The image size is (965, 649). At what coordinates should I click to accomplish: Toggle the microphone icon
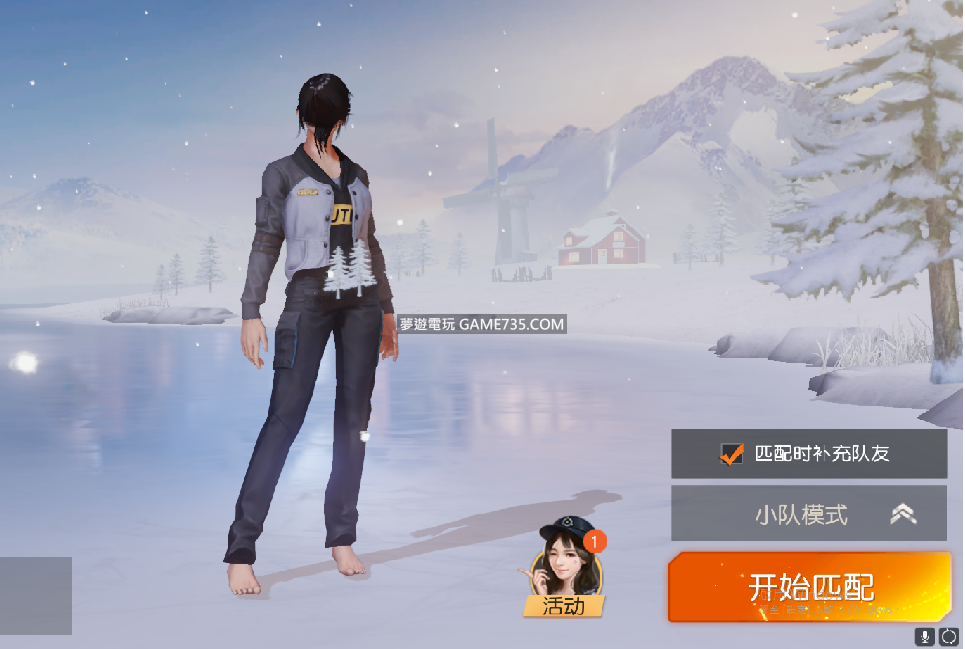[925, 636]
